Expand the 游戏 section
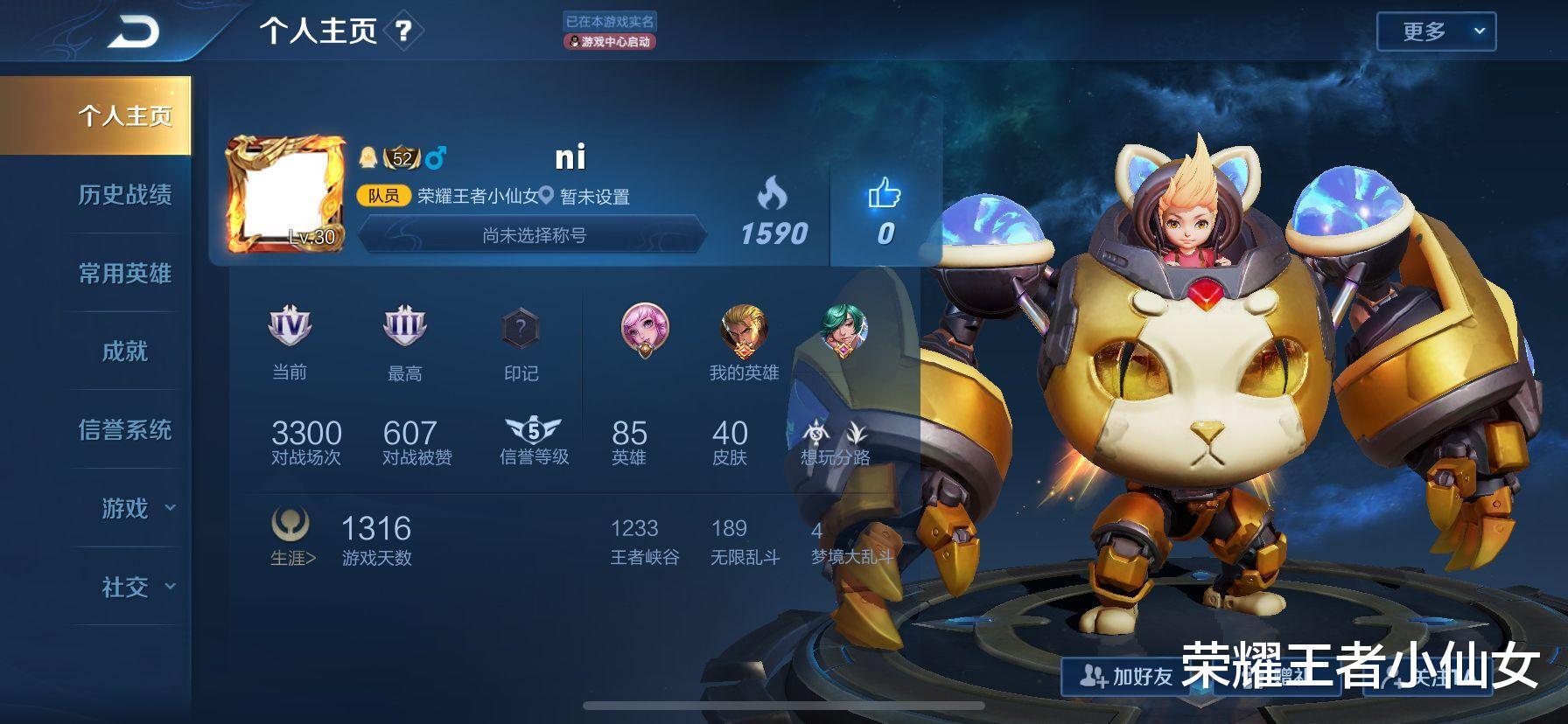This screenshot has width=1568, height=724. pos(136,508)
